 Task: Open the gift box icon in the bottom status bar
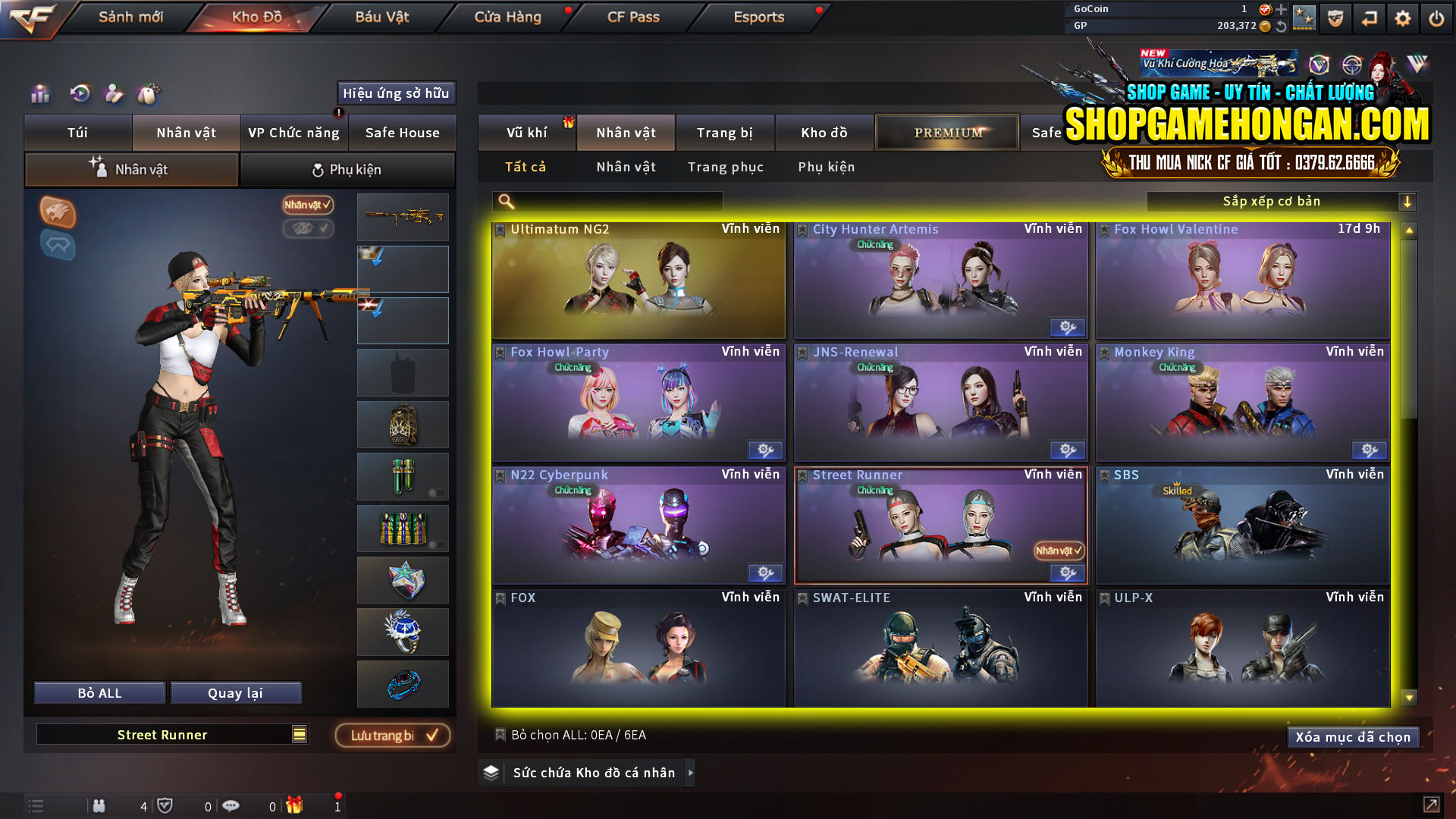(296, 805)
